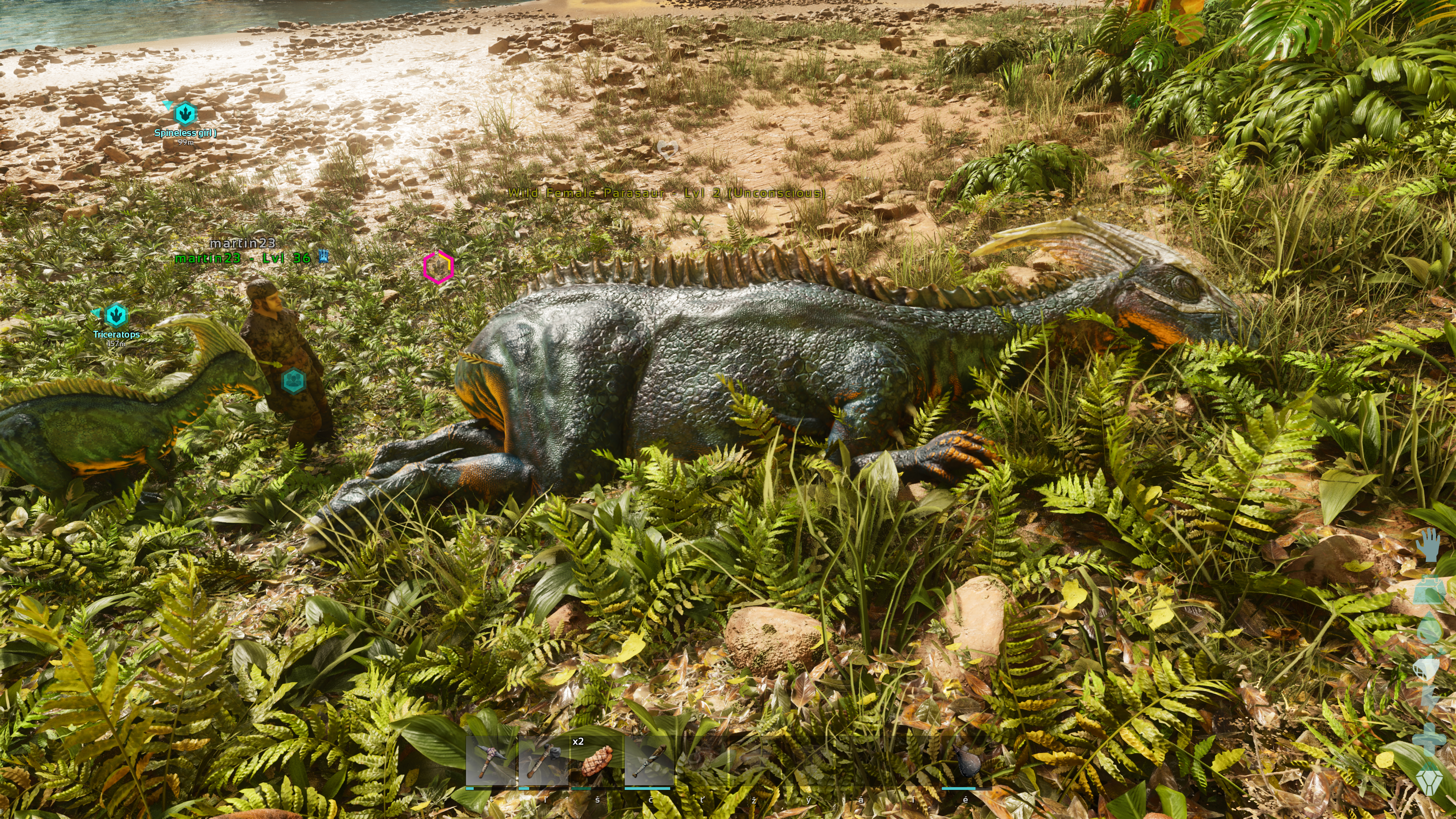This screenshot has height=819, width=1456.
Task: Use the cooked meat x2 slot
Action: click(x=596, y=760)
